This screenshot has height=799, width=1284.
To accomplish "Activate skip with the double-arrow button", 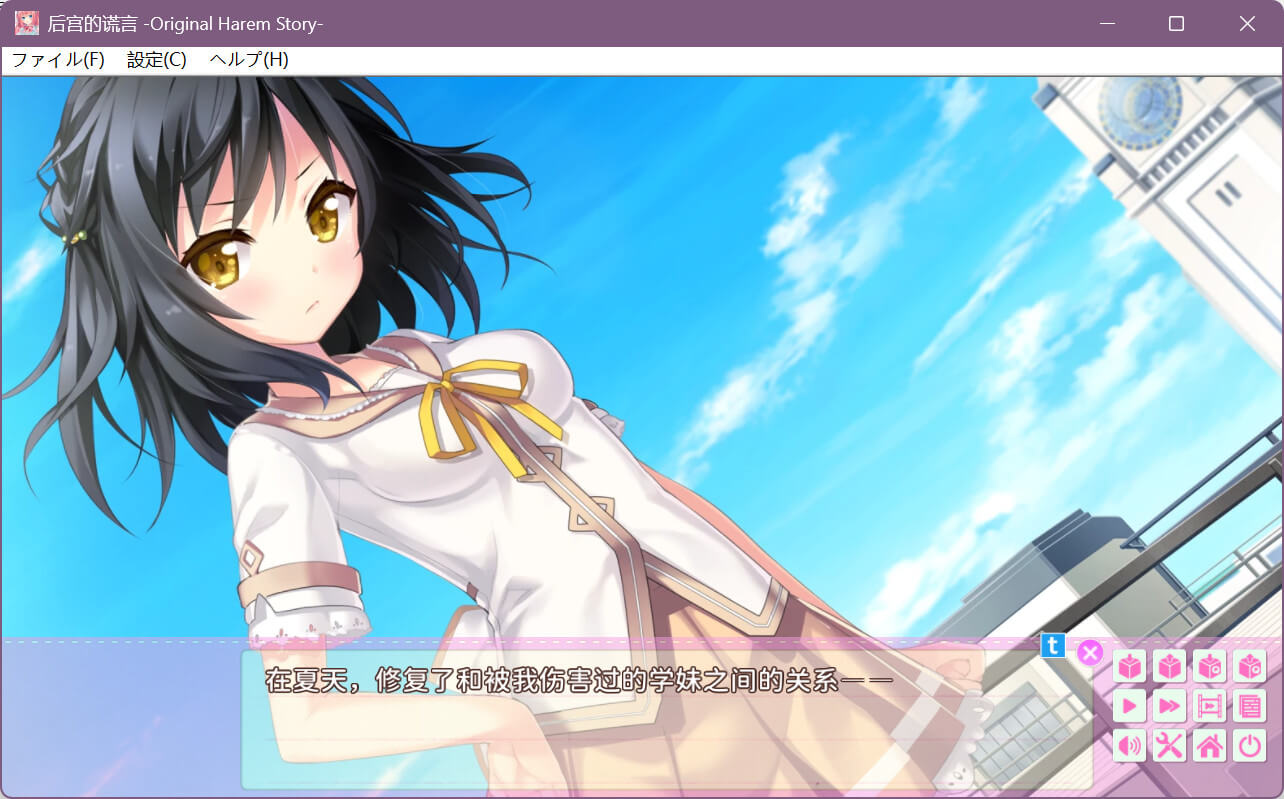I will pos(1170,706).
